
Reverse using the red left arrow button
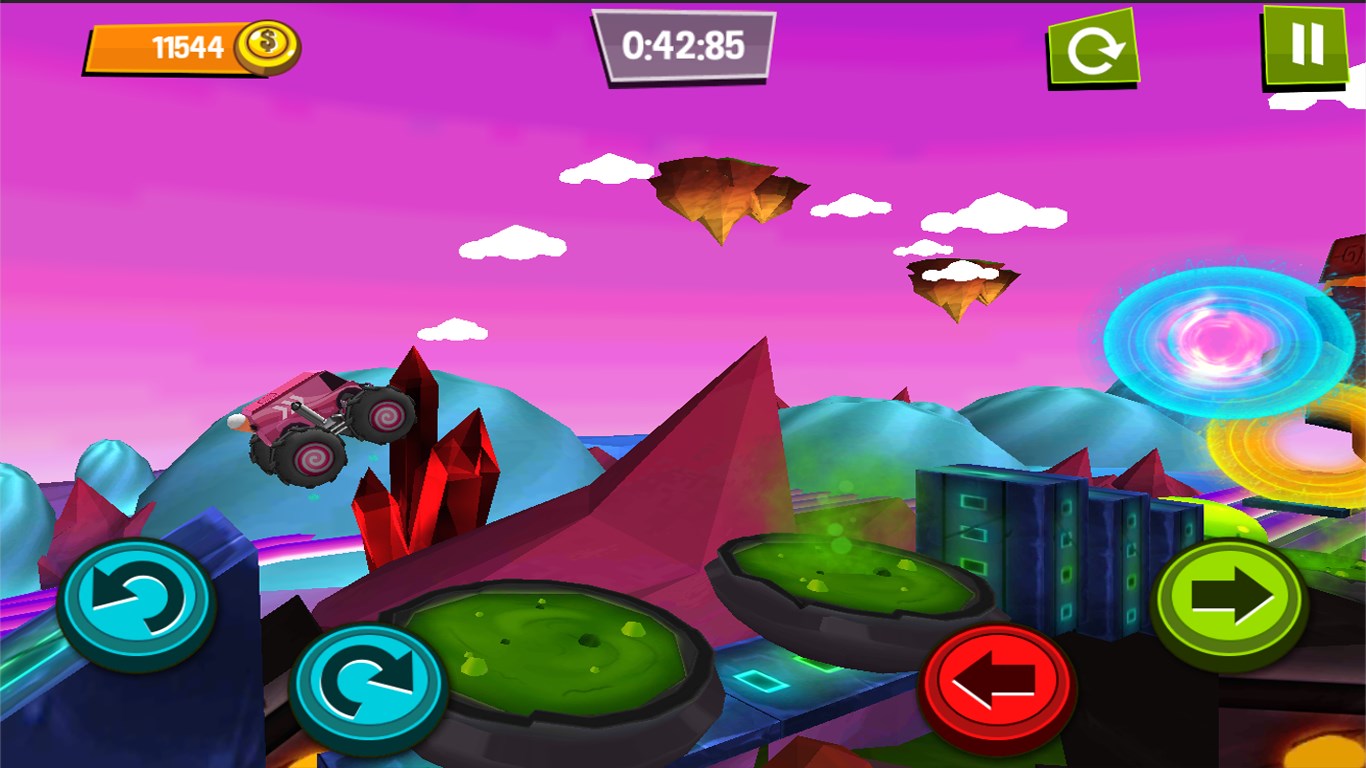[x=996, y=687]
